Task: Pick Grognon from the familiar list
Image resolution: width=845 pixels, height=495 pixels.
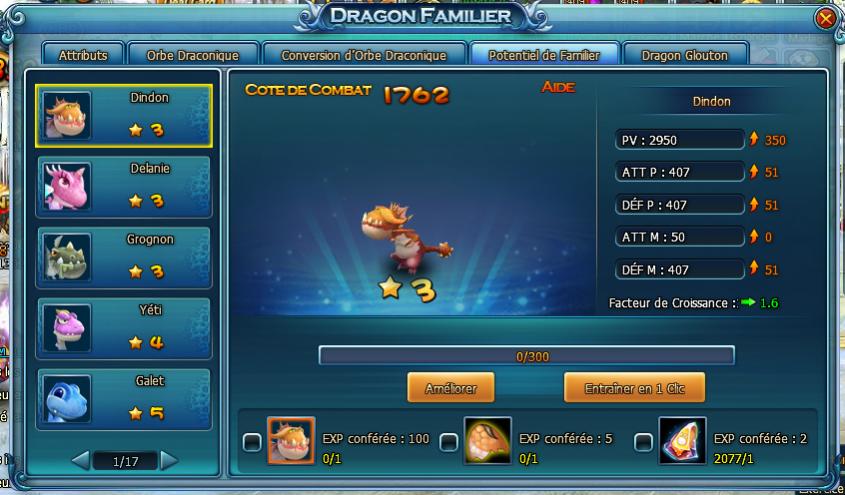Action: (x=124, y=257)
